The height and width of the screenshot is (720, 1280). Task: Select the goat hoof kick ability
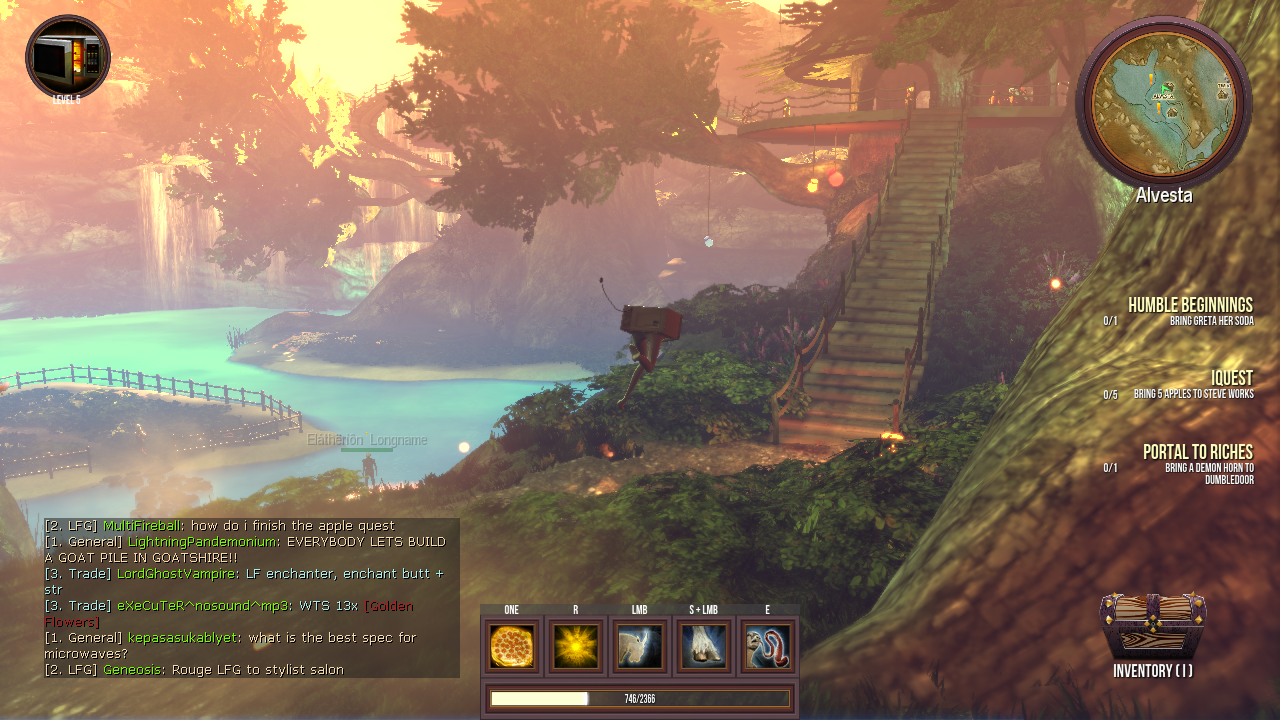[x=704, y=646]
